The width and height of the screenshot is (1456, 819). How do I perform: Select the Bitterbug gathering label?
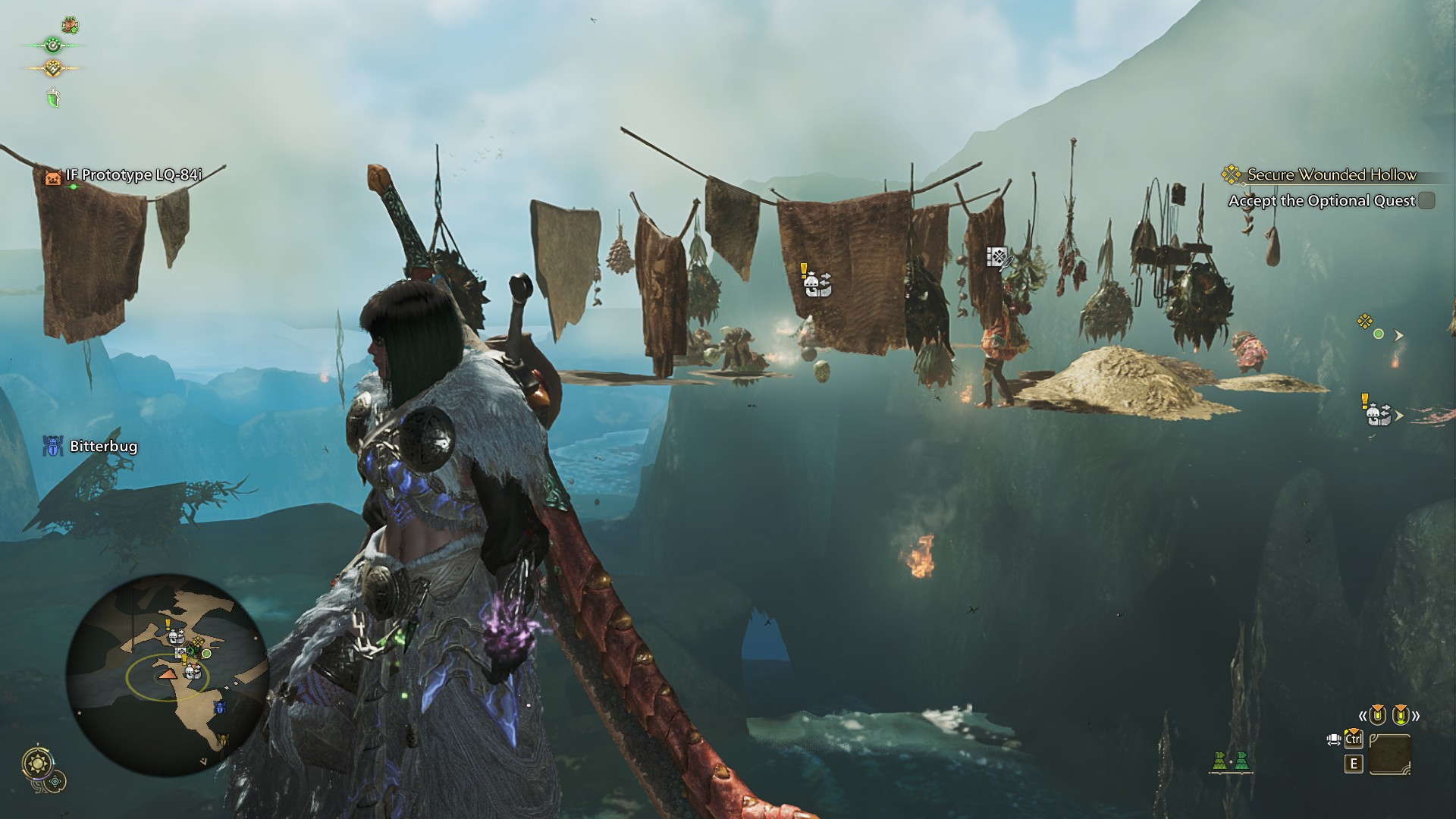pos(103,446)
